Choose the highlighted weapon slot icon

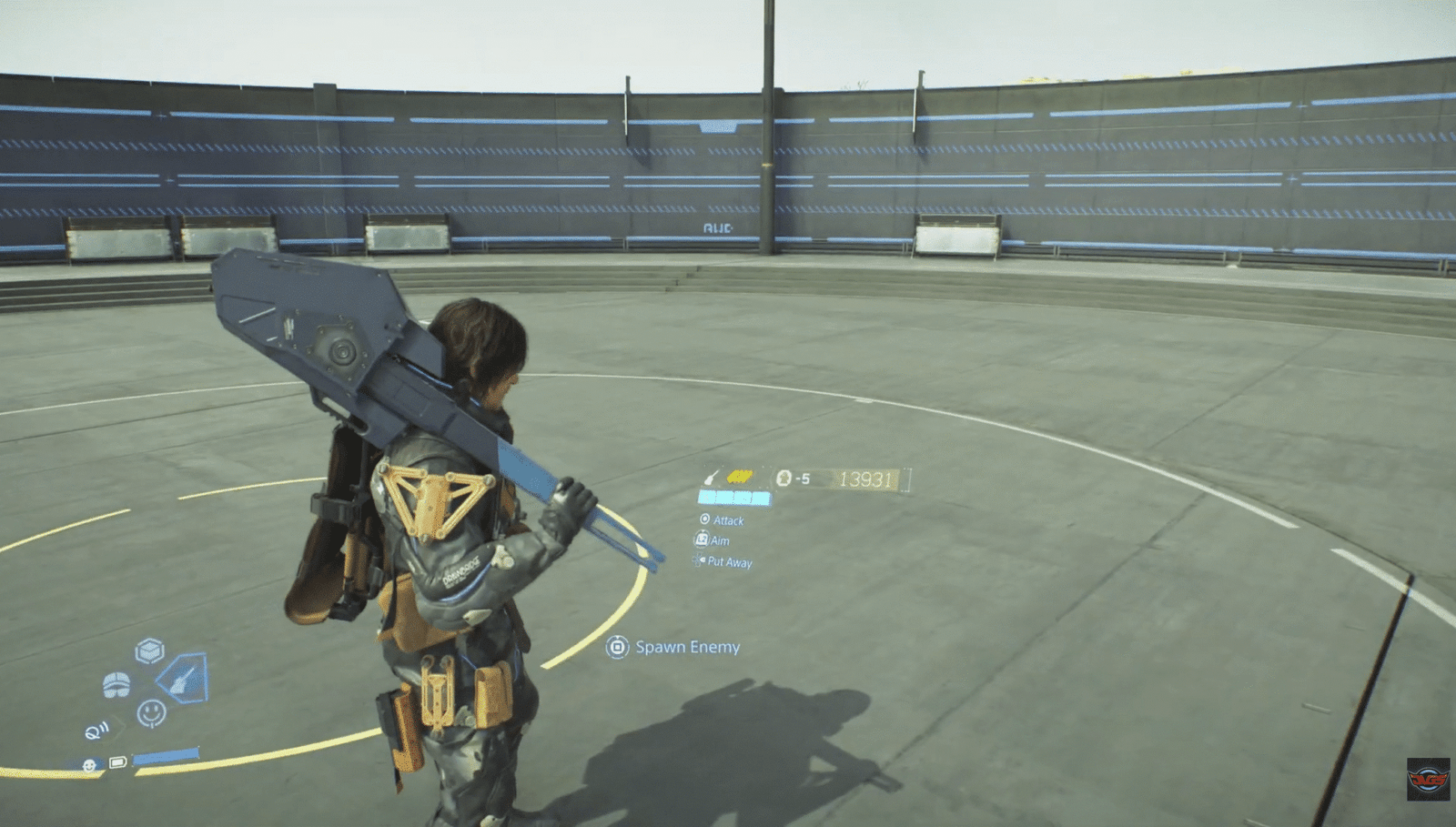pos(184,678)
